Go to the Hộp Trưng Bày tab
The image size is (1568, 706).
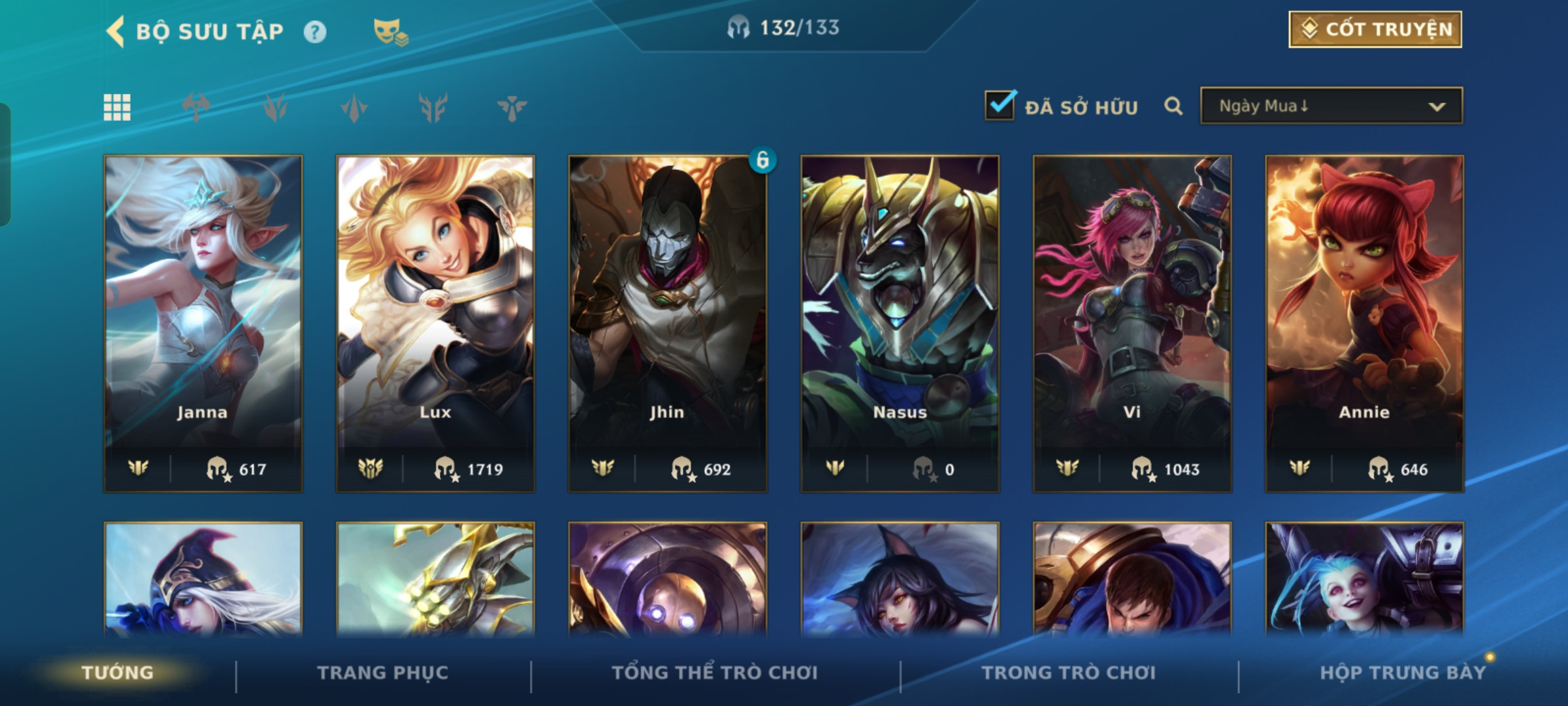tap(1402, 673)
